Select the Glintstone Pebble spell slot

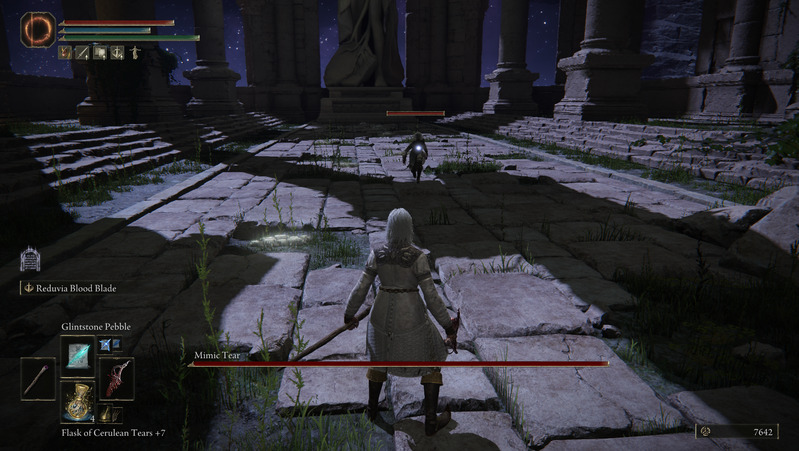tap(77, 355)
